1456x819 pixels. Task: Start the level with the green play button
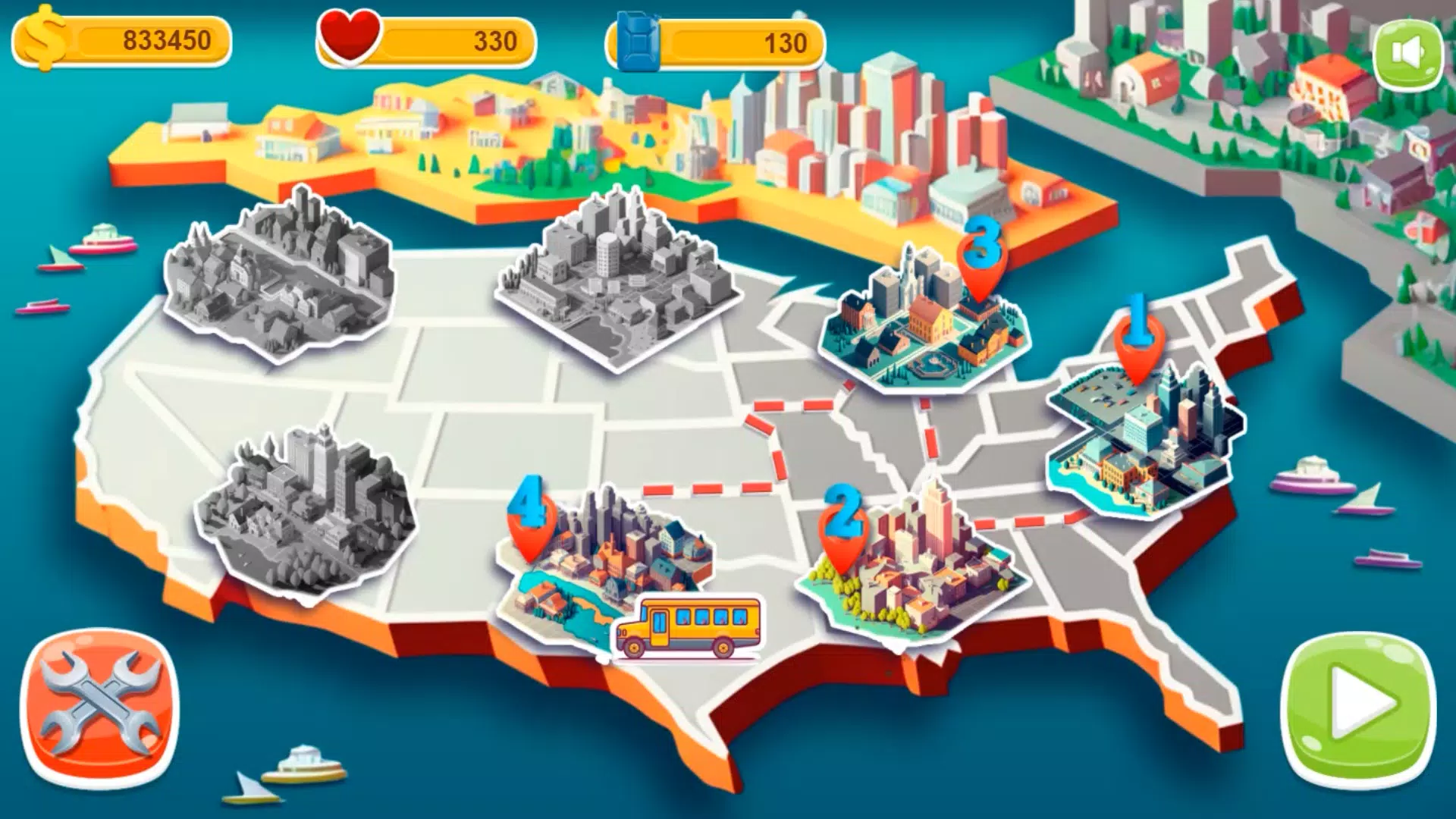[1358, 711]
